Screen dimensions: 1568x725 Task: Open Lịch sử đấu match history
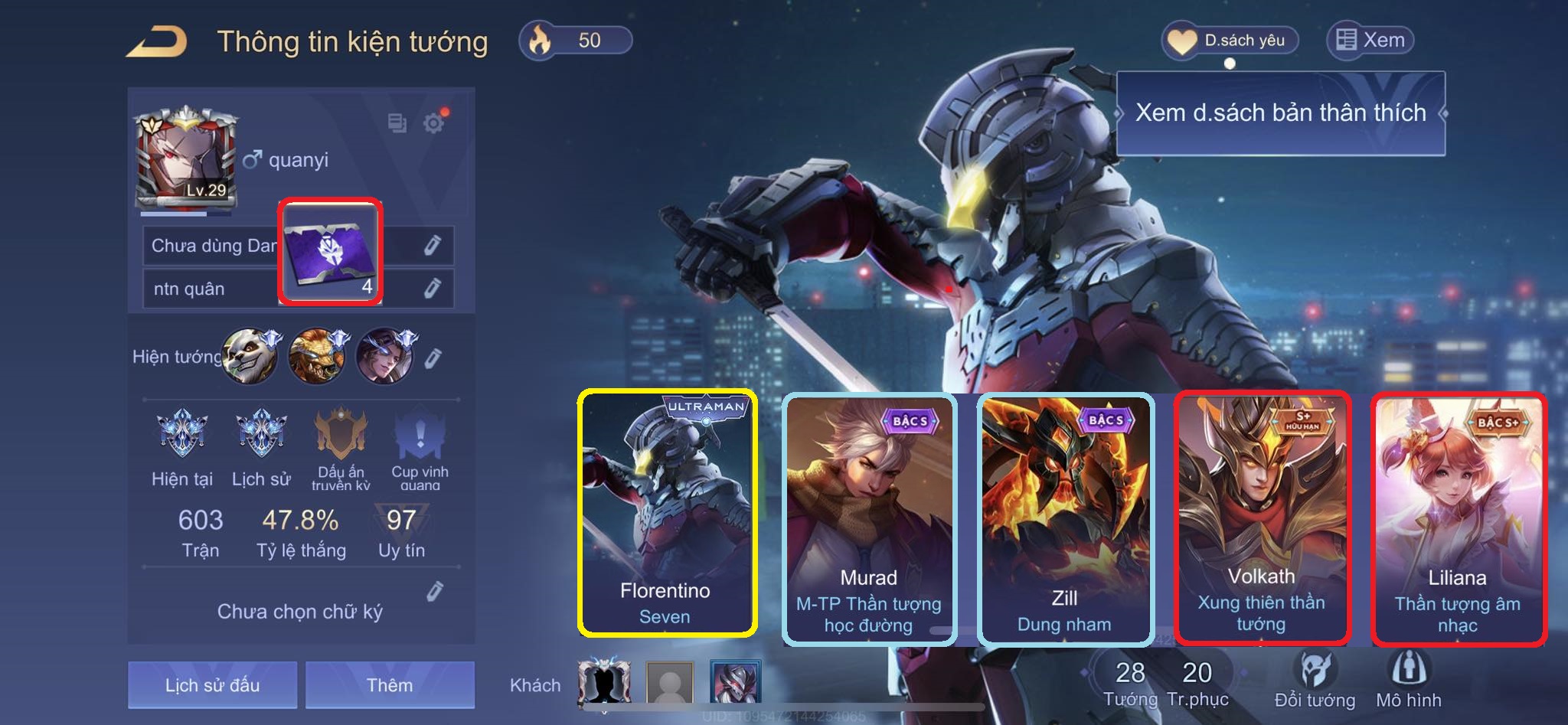[212, 684]
